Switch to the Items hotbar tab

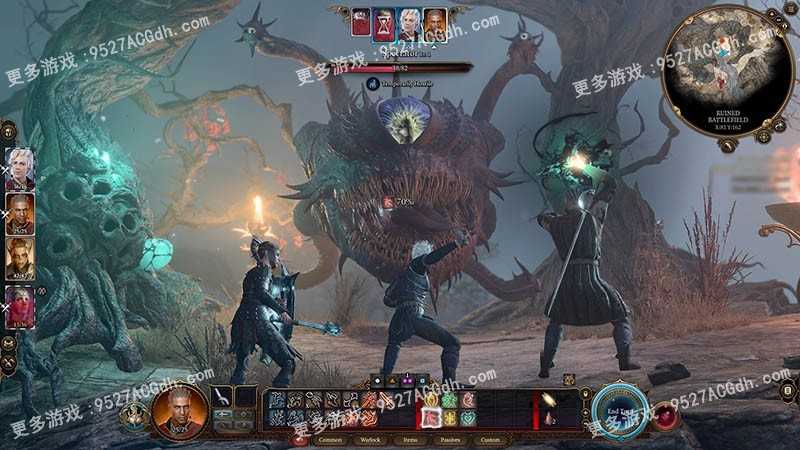(412, 439)
